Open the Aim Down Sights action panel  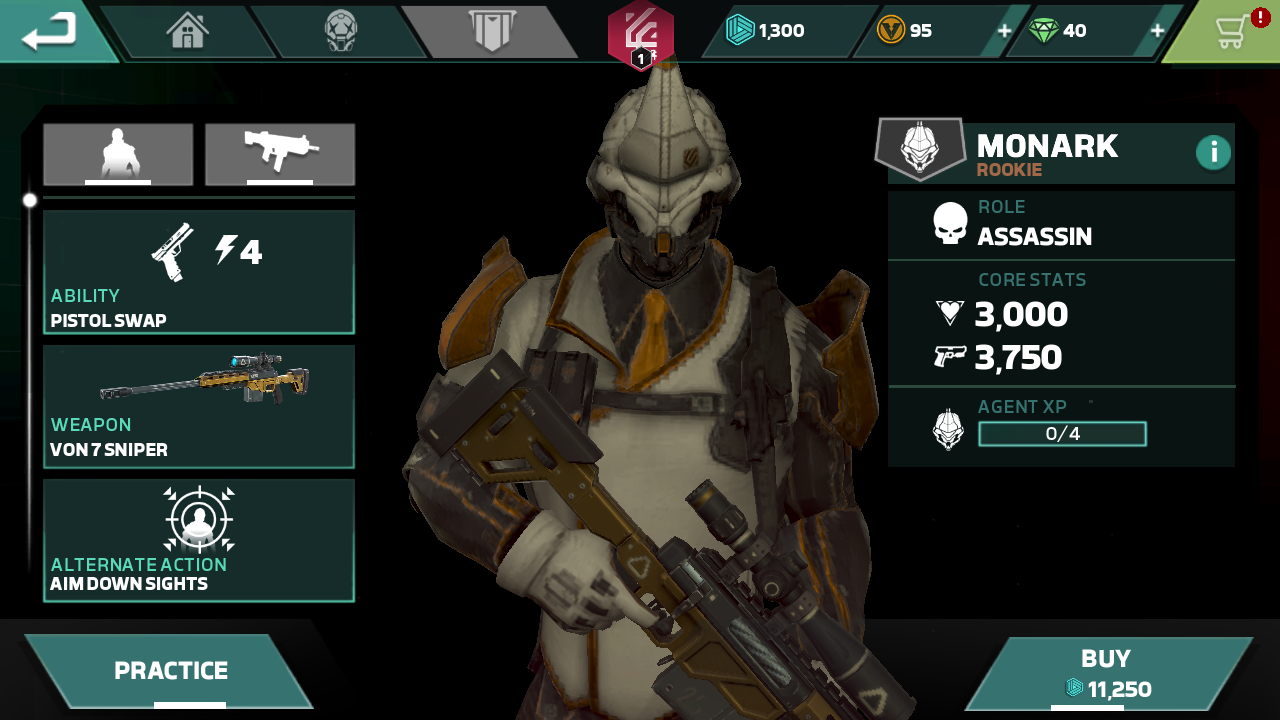pyautogui.click(x=199, y=540)
